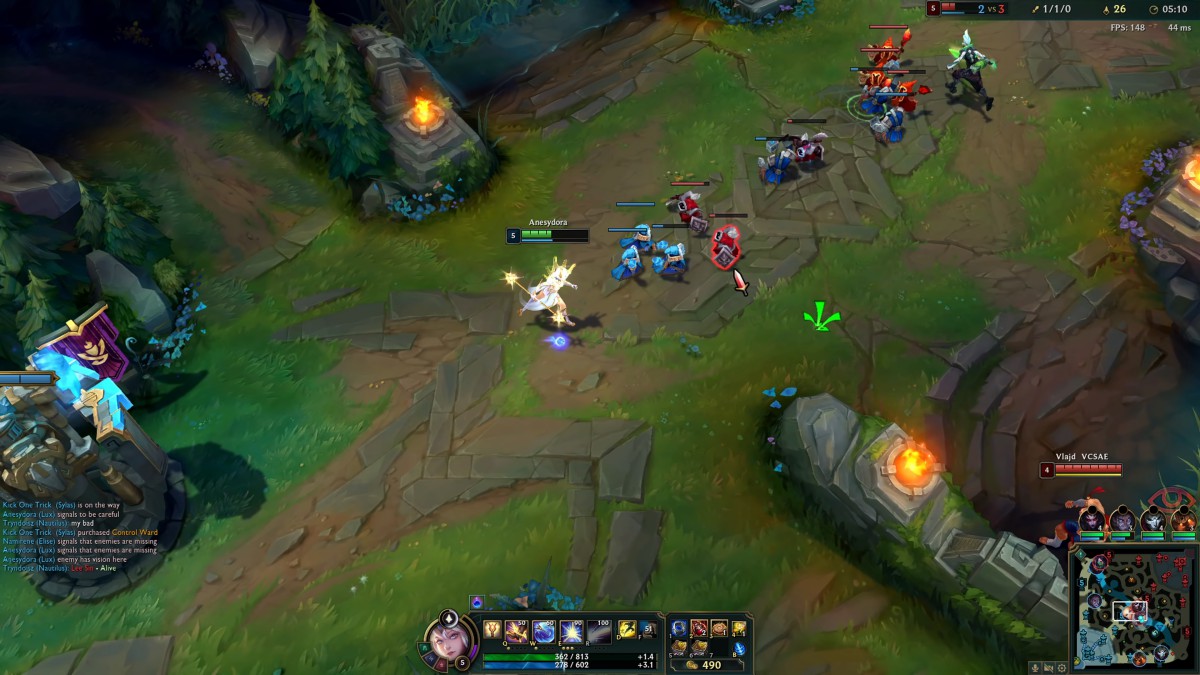The height and width of the screenshot is (675, 1200).
Task: Use the E ability Lucent Singularity
Action: pyautogui.click(x=571, y=631)
